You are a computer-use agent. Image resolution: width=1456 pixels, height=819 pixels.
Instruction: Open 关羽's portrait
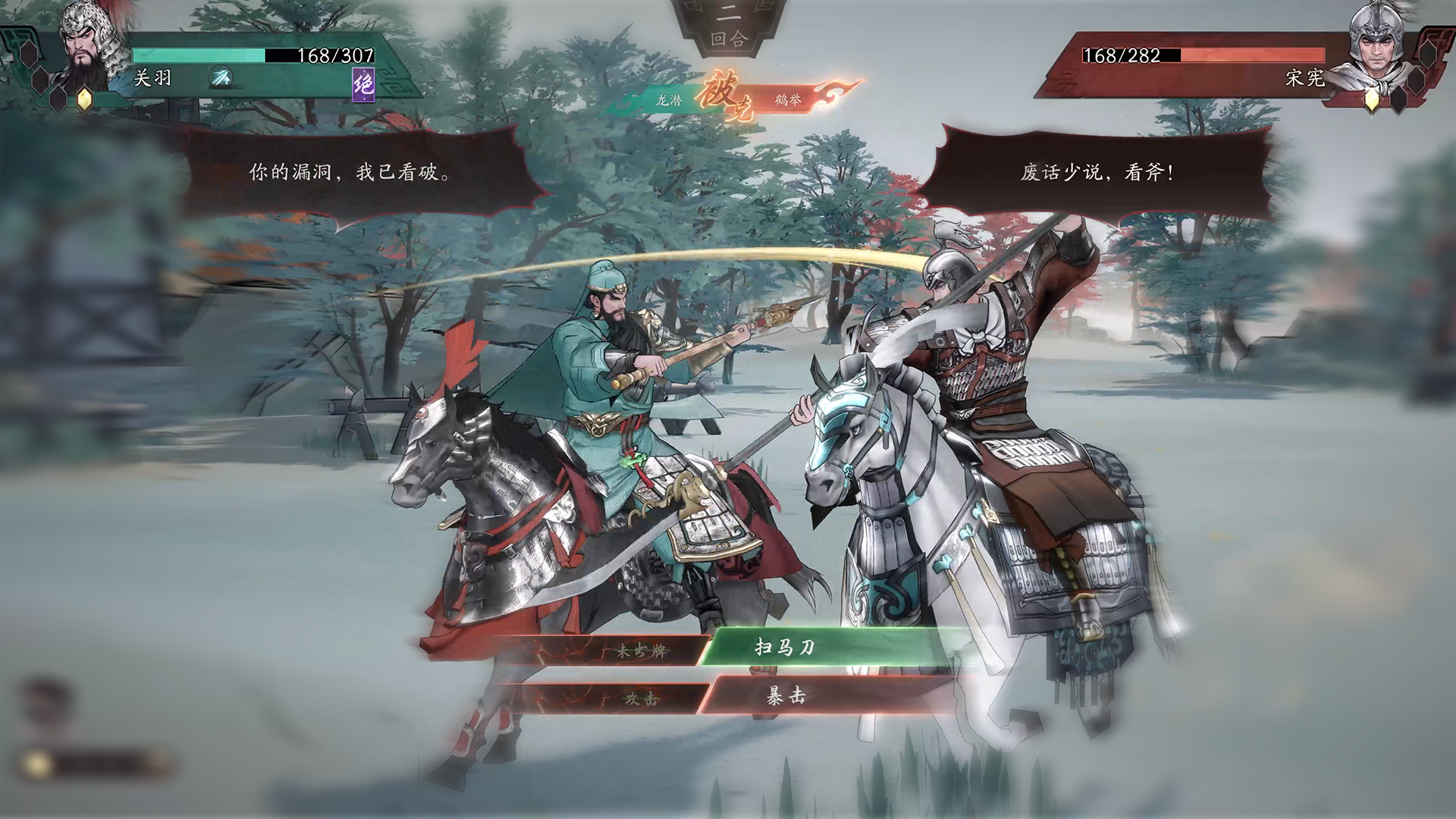(x=89, y=45)
